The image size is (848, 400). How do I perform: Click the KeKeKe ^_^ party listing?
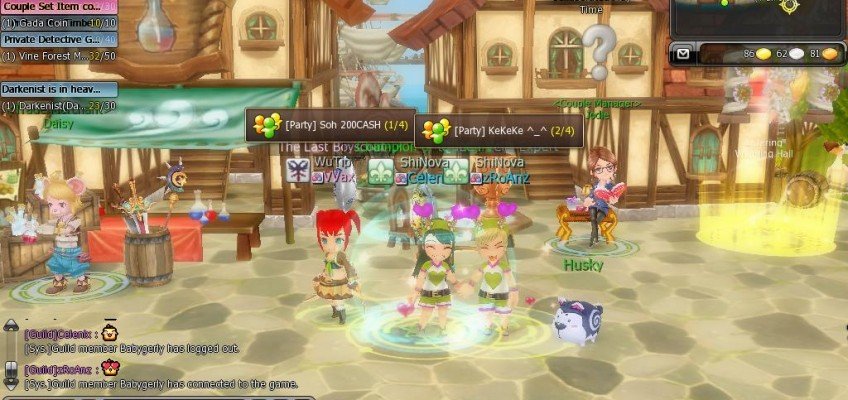[x=500, y=131]
